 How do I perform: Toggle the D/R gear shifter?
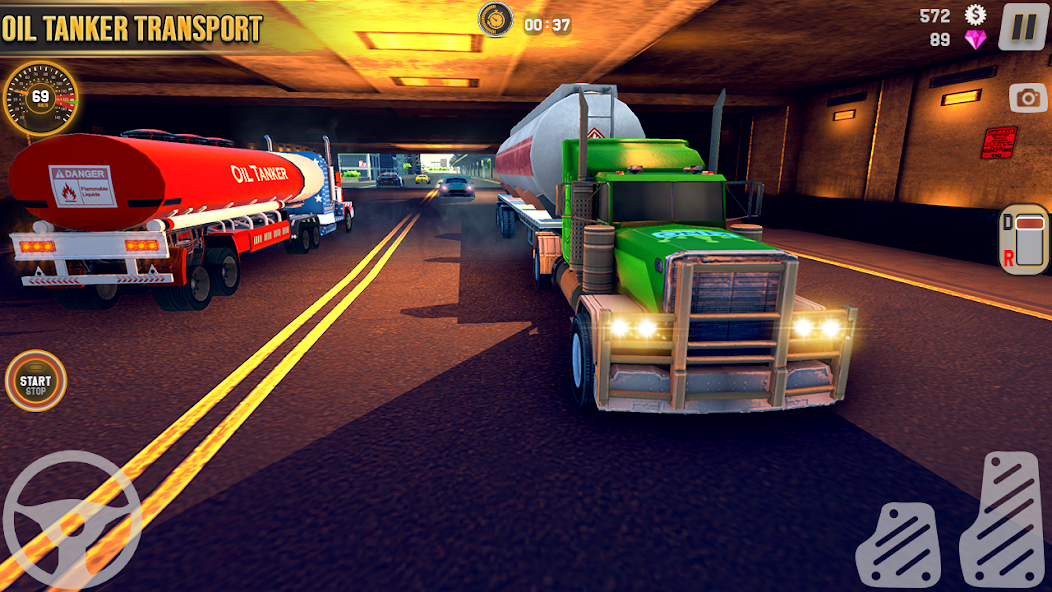[x=1024, y=239]
